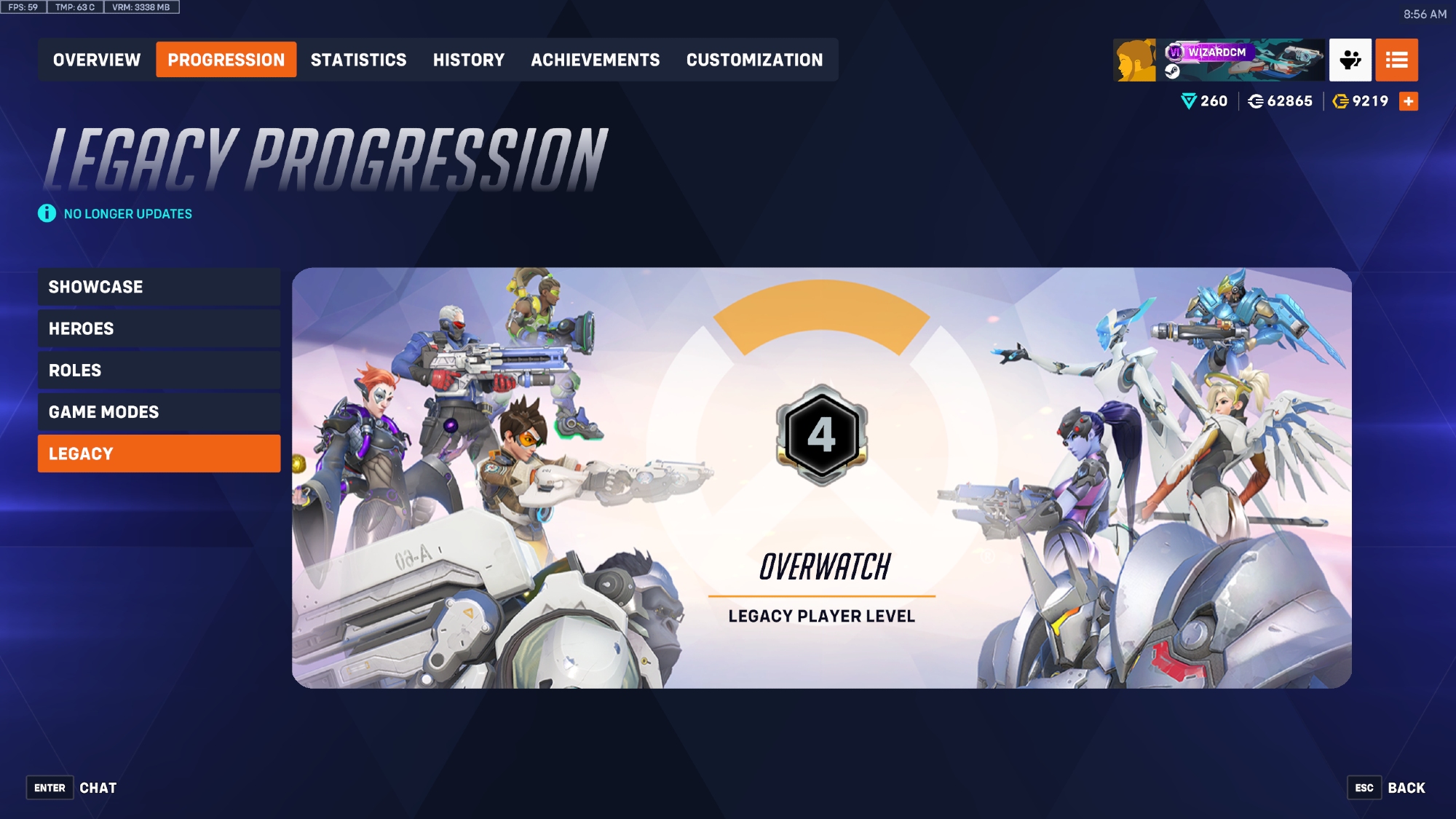The width and height of the screenshot is (1456, 819).
Task: Open the Statistics tab
Action: tap(358, 60)
